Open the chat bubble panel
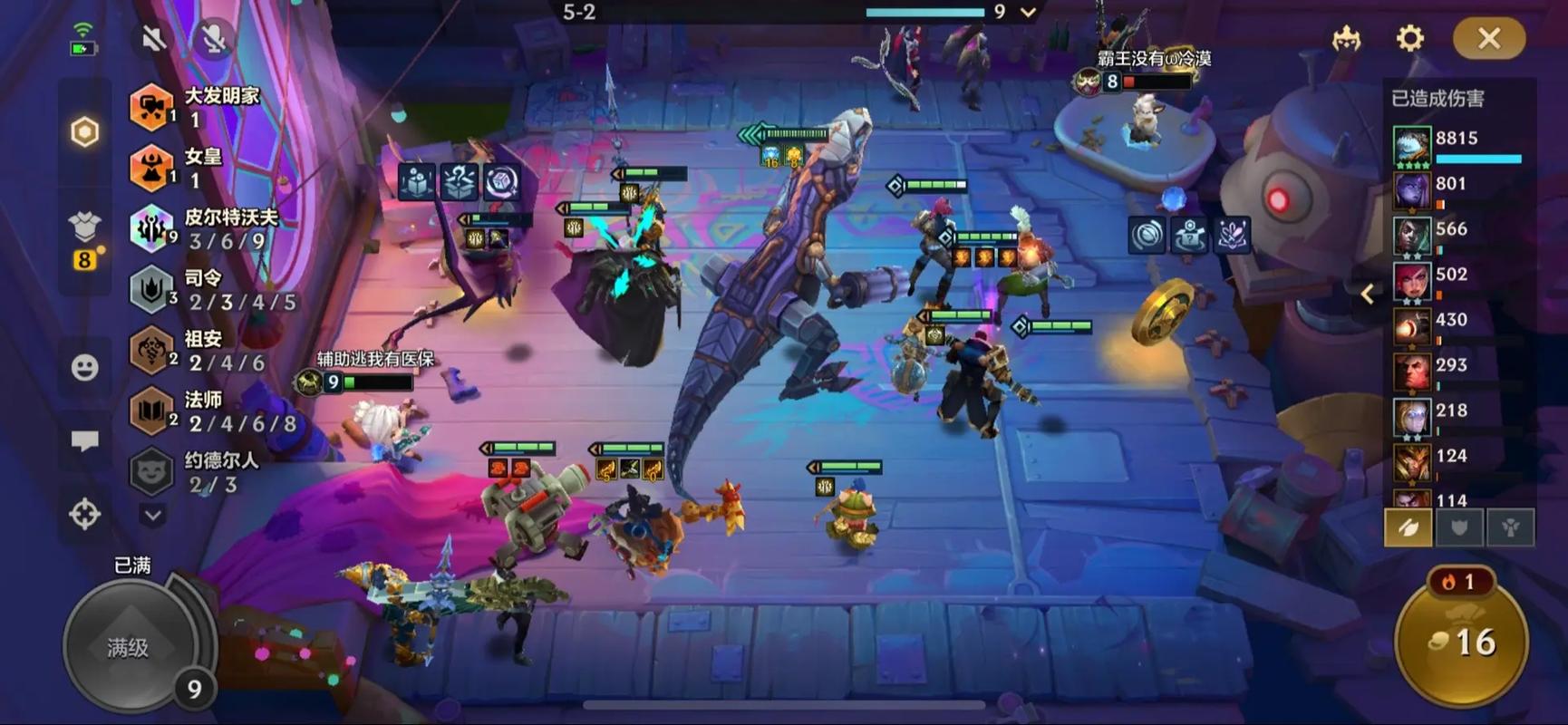Image resolution: width=1568 pixels, height=725 pixels. [84, 441]
